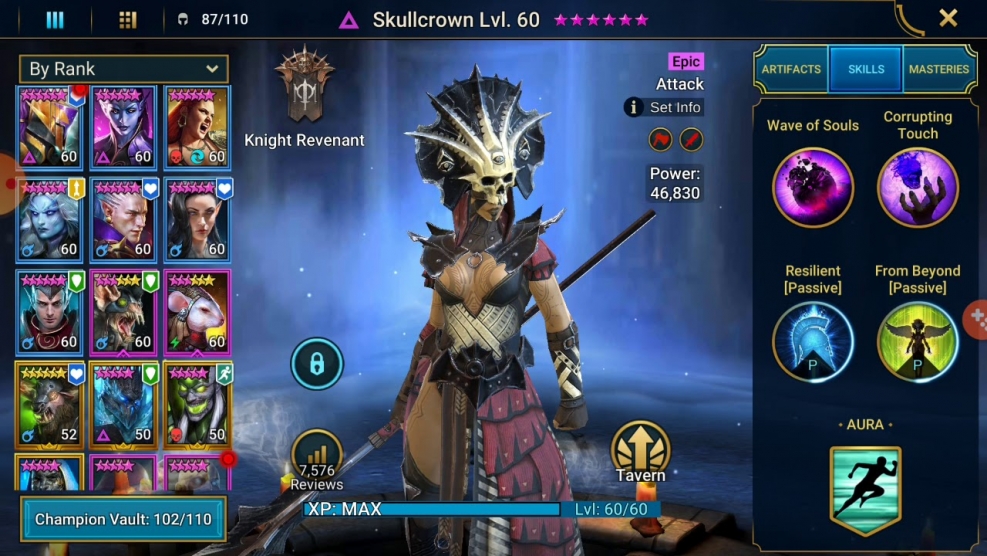Open the Knight Revenant faction emblem

pos(304,86)
